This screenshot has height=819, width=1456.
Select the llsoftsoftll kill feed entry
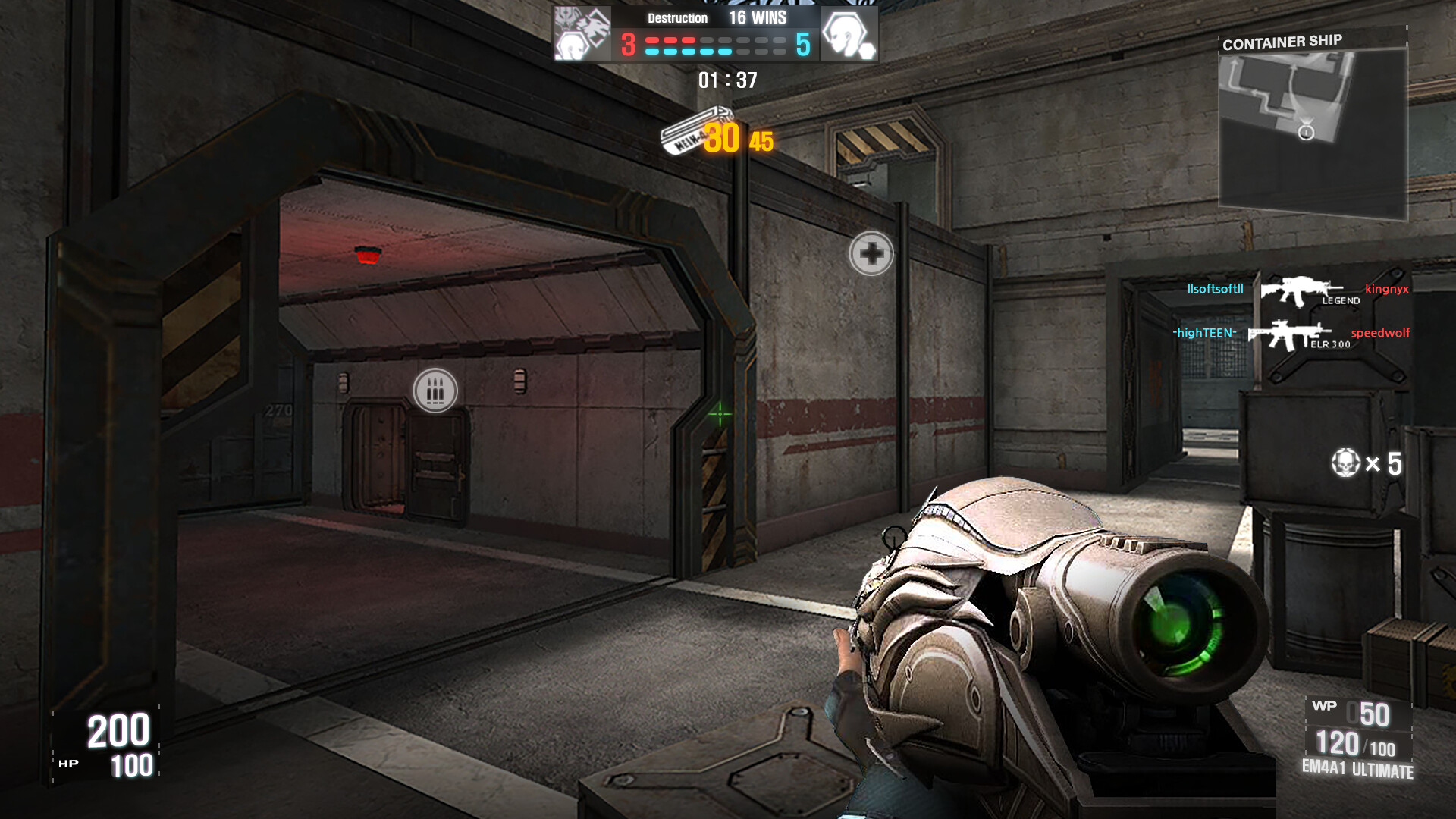point(1215,289)
